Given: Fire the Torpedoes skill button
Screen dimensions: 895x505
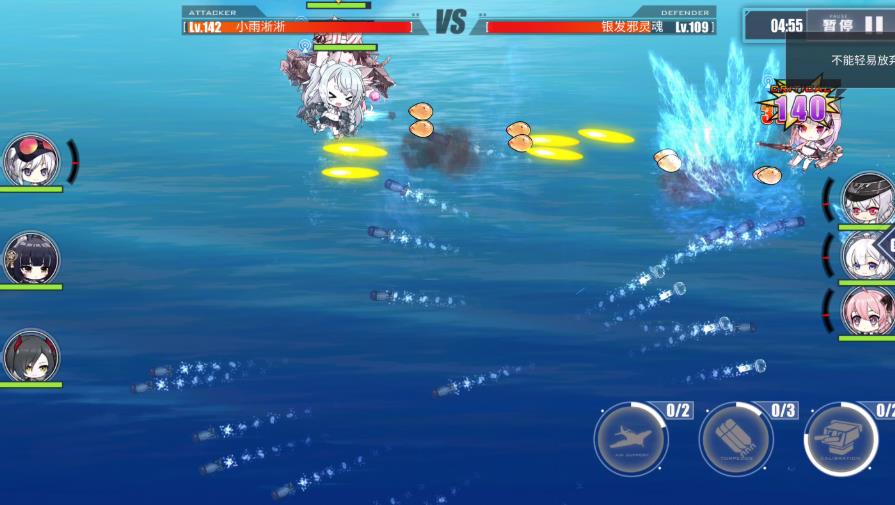Looking at the screenshot, I should [736, 439].
